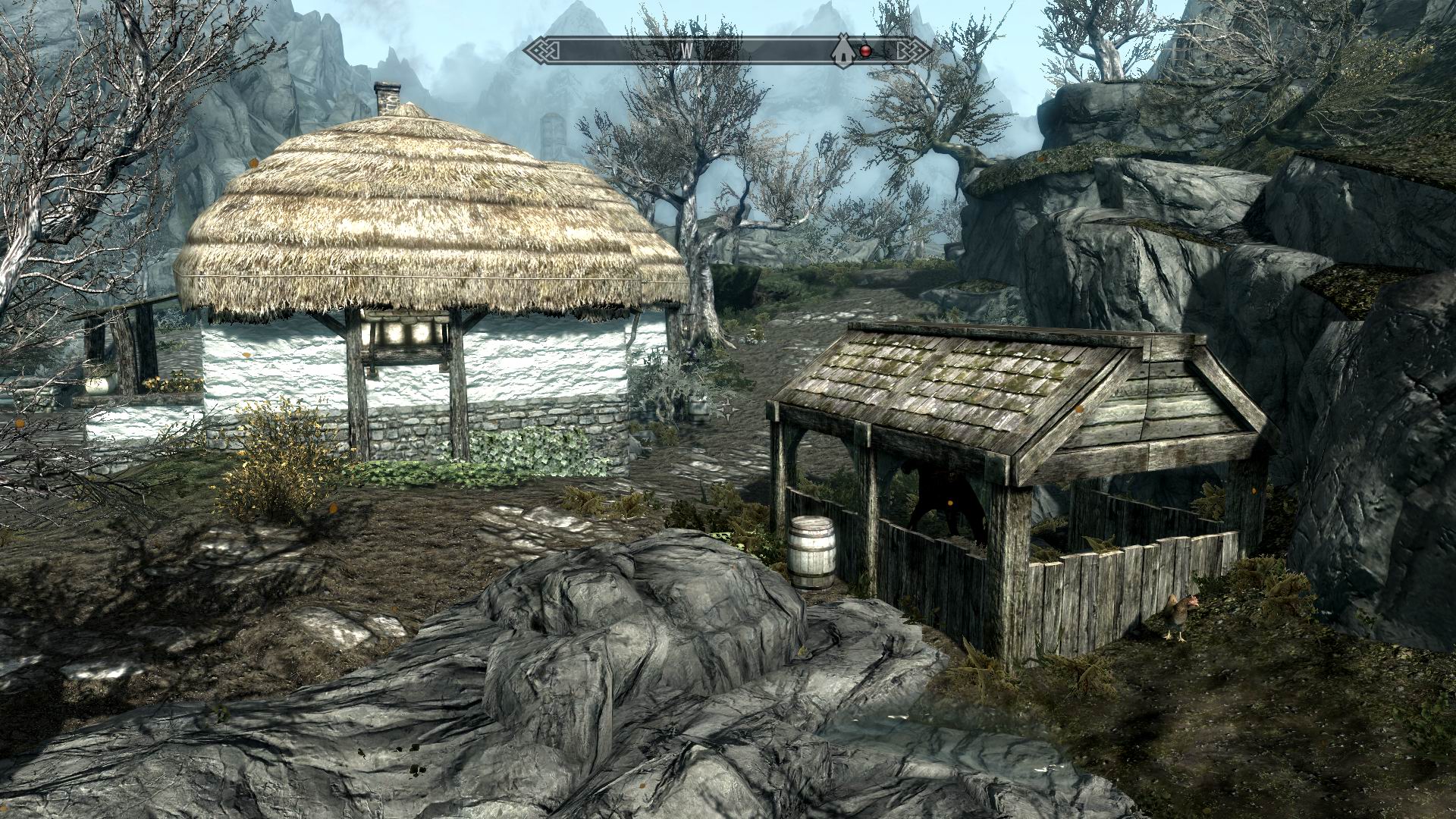Click the red enemy dot on the compass
Image resolution: width=1456 pixels, height=819 pixels.
[865, 51]
